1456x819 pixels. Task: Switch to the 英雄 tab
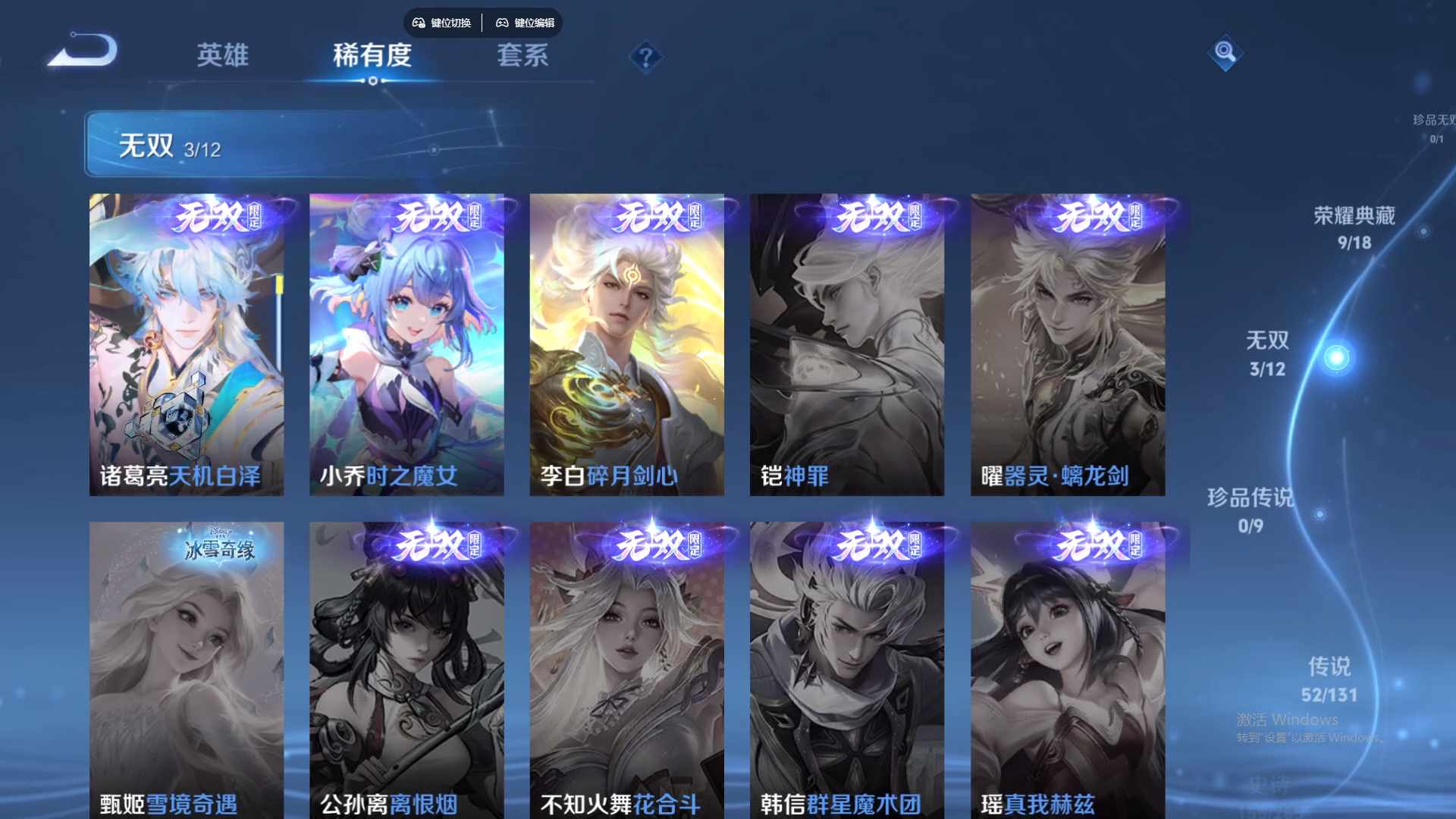click(x=223, y=55)
